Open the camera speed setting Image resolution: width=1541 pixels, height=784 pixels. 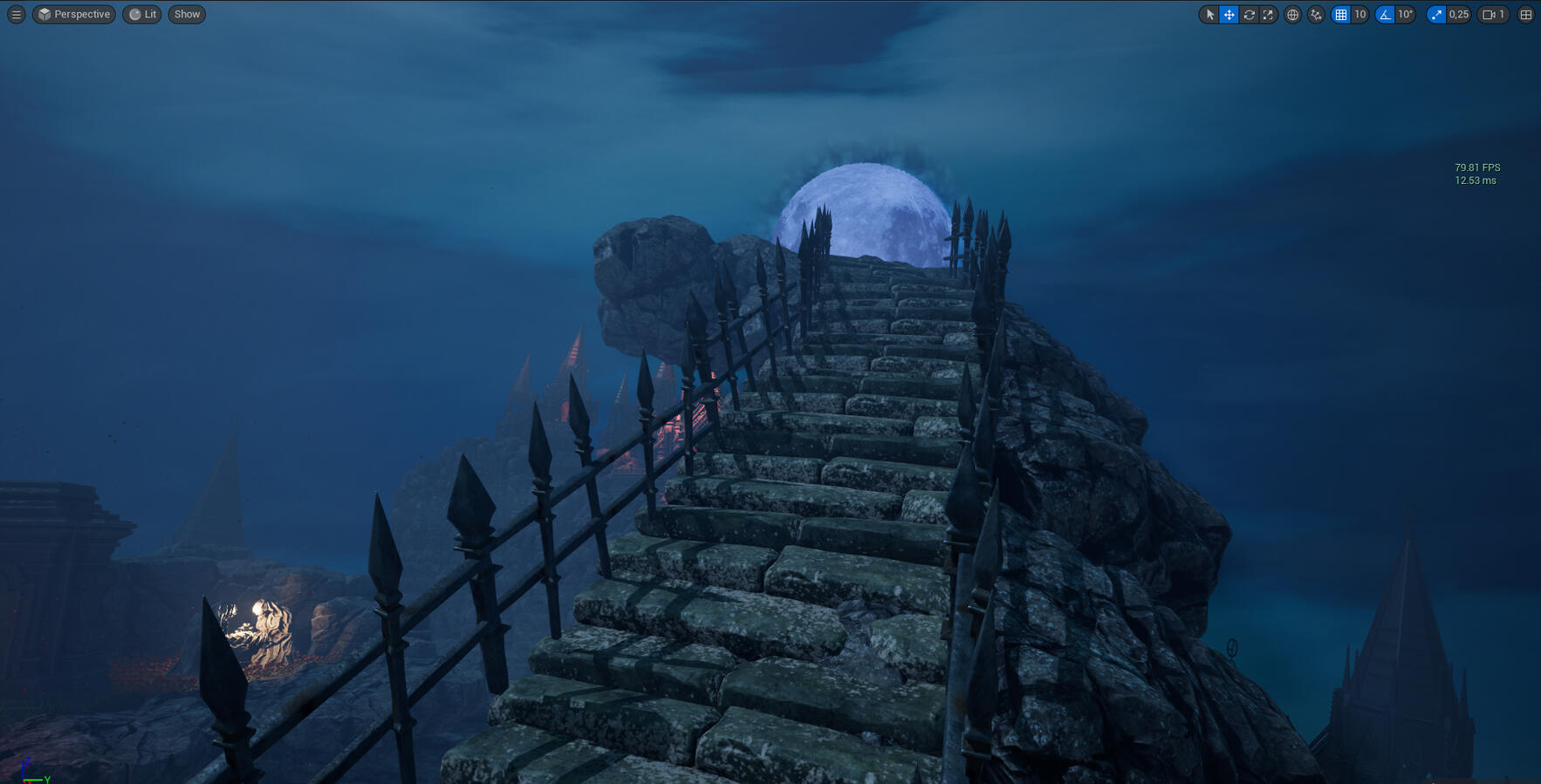pyautogui.click(x=1493, y=14)
